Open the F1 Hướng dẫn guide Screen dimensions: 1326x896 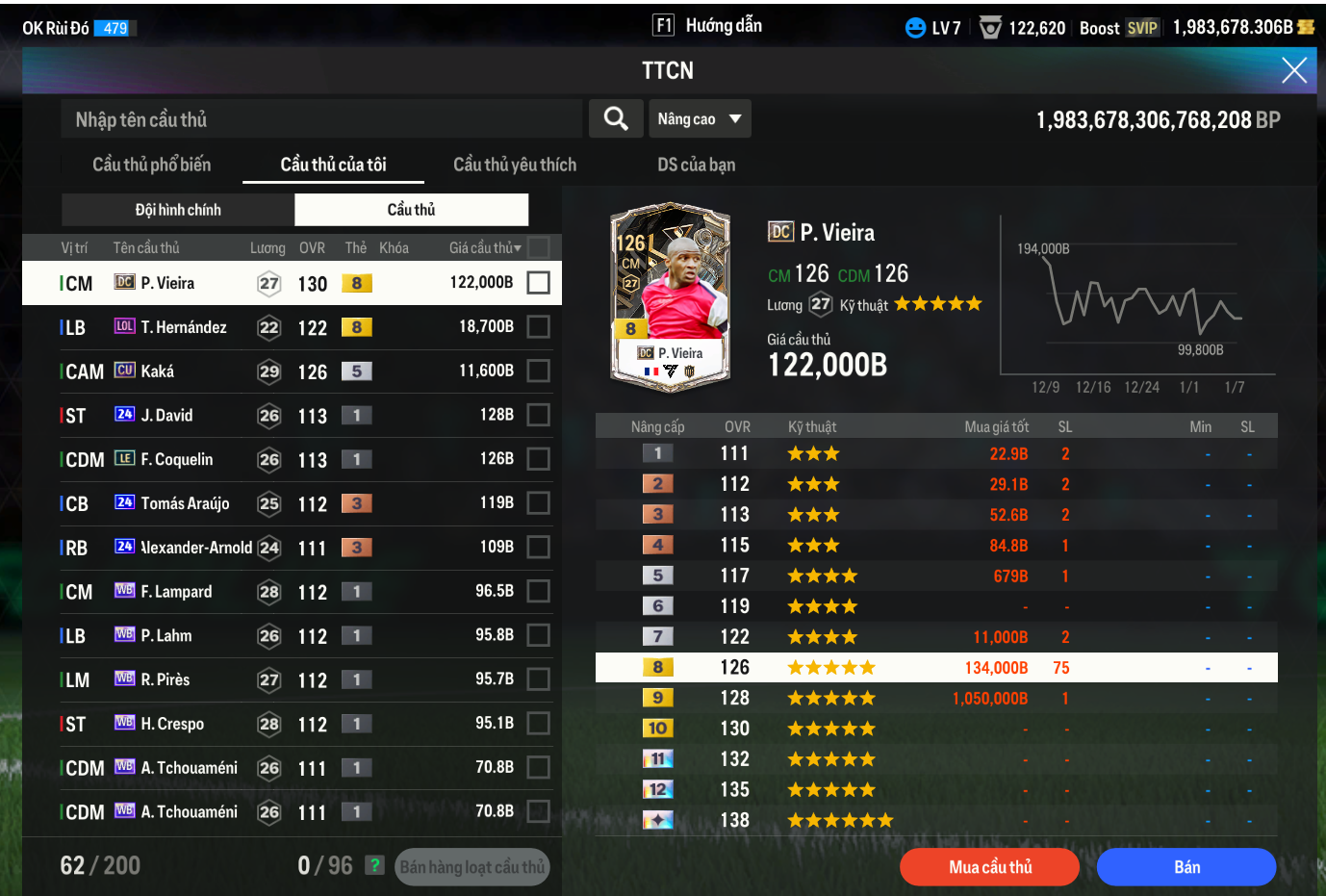[x=707, y=26]
